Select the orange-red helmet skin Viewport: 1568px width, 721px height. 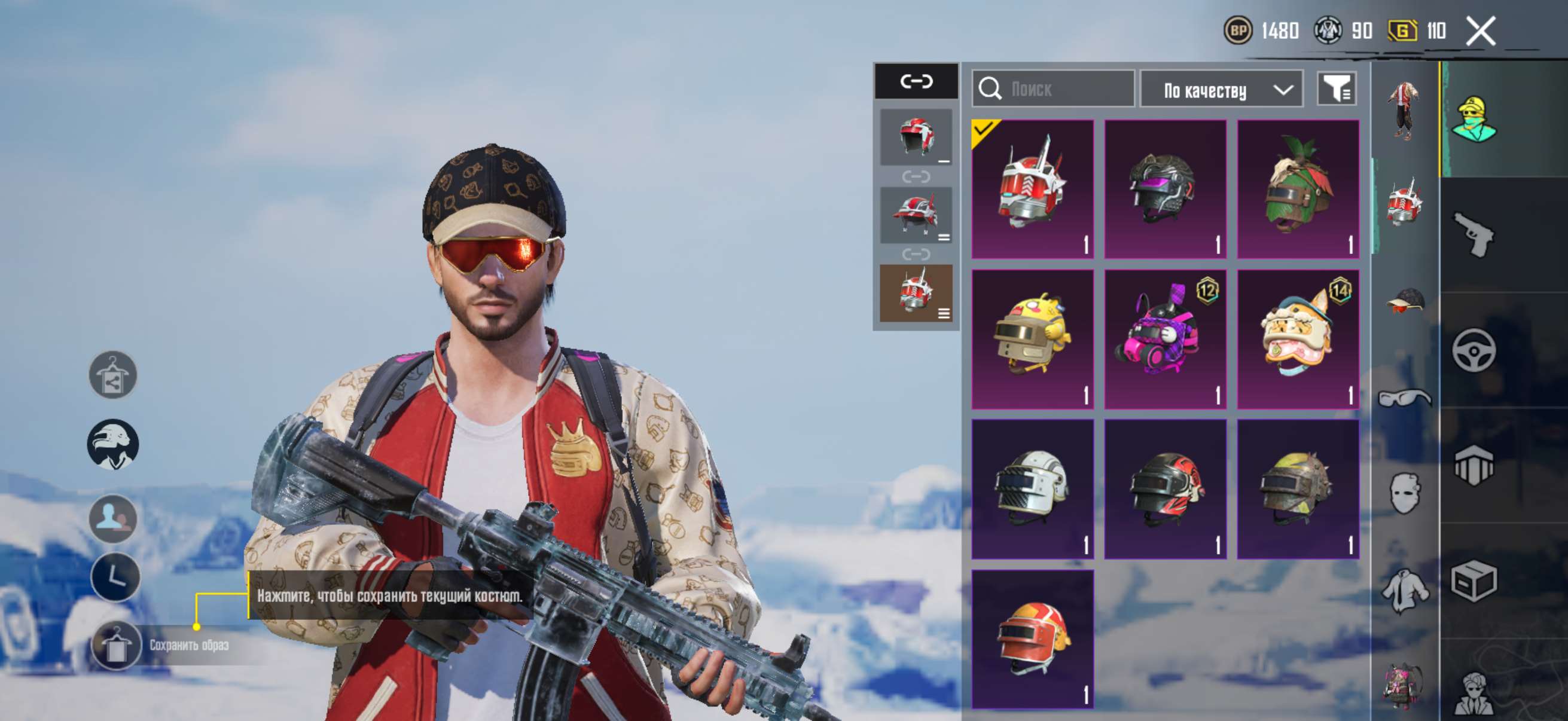pyautogui.click(x=1032, y=639)
